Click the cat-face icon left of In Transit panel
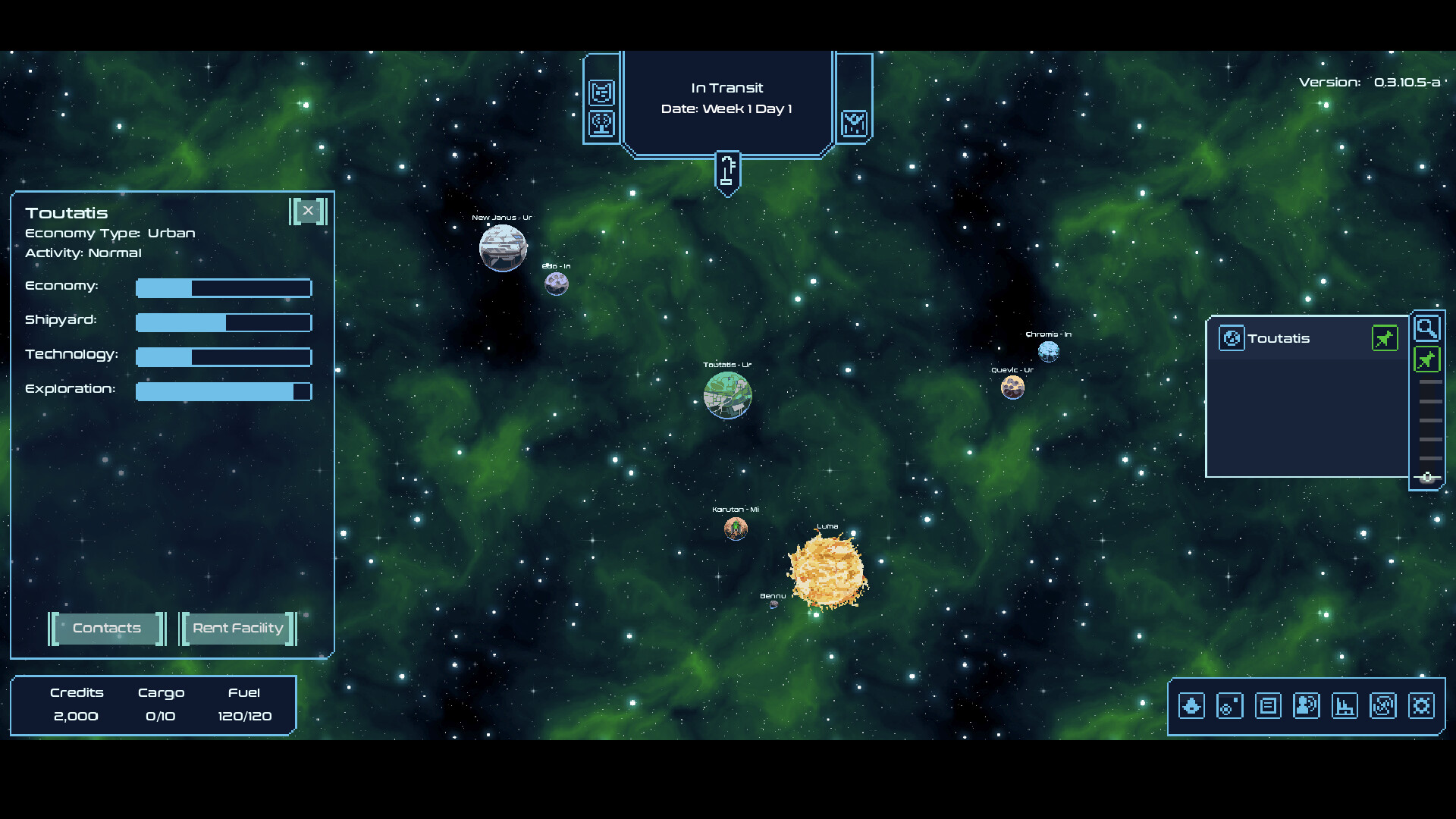 click(601, 92)
